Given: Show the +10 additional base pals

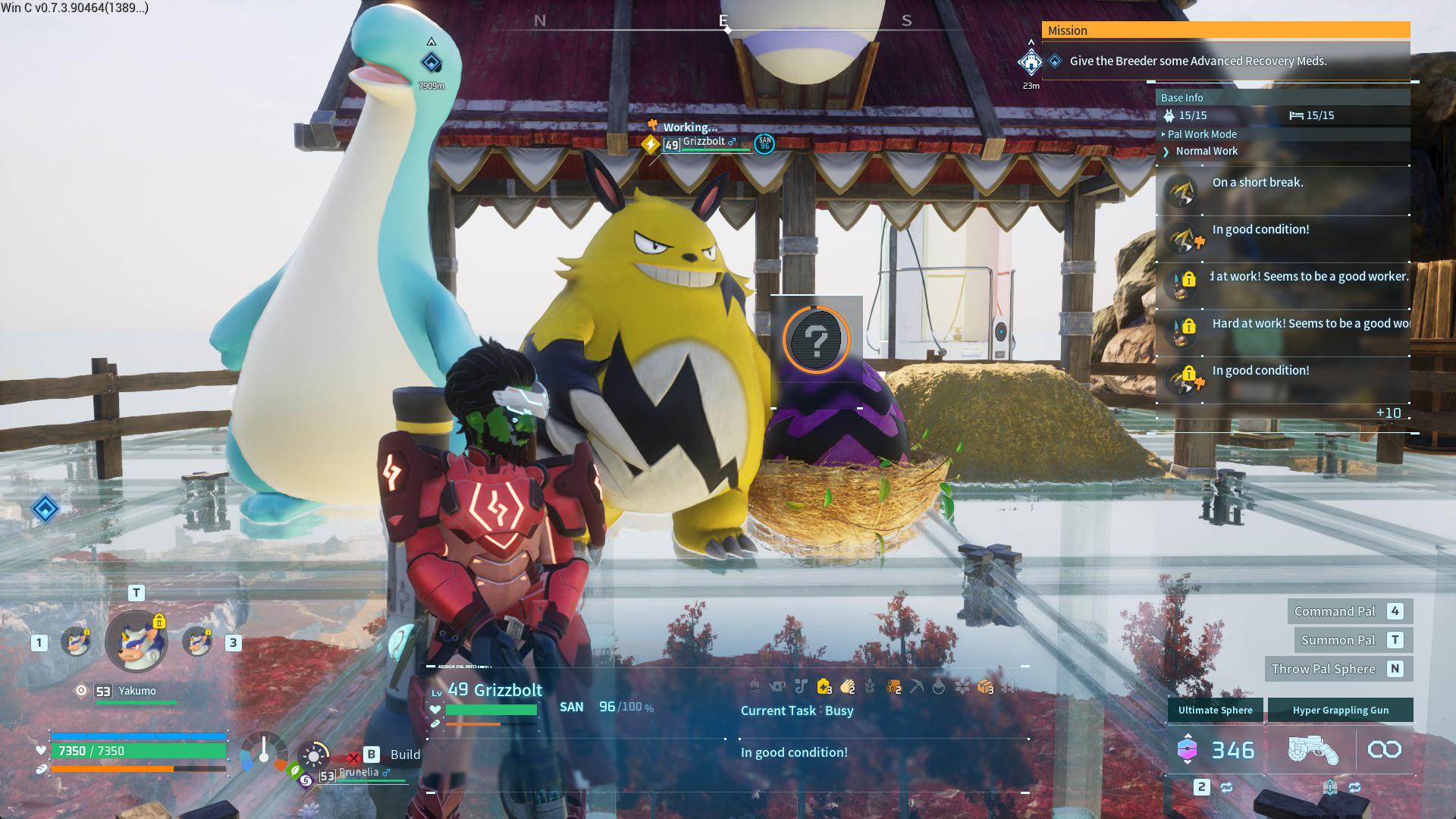Looking at the screenshot, I should (1388, 413).
